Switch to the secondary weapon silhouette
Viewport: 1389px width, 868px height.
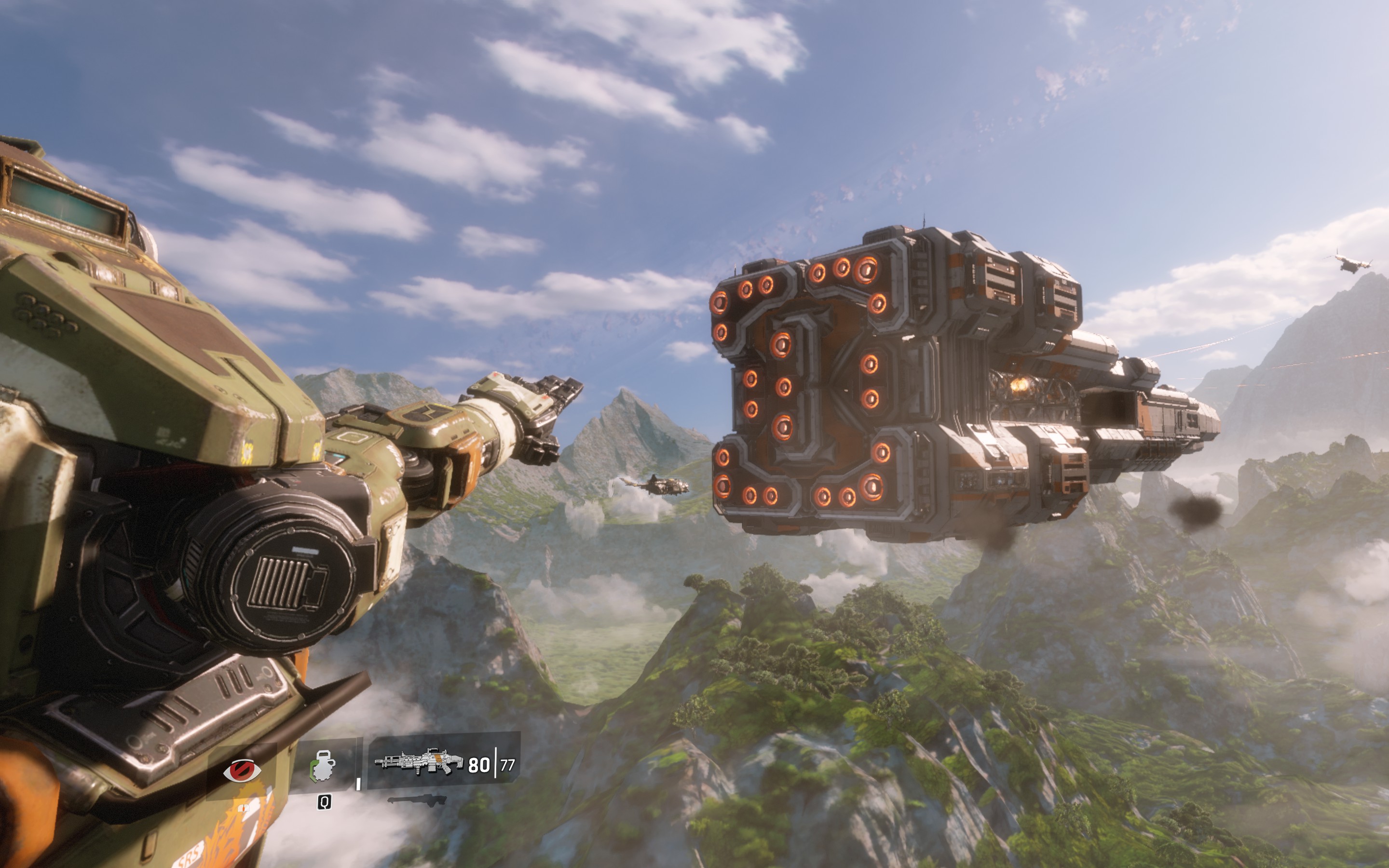417,800
